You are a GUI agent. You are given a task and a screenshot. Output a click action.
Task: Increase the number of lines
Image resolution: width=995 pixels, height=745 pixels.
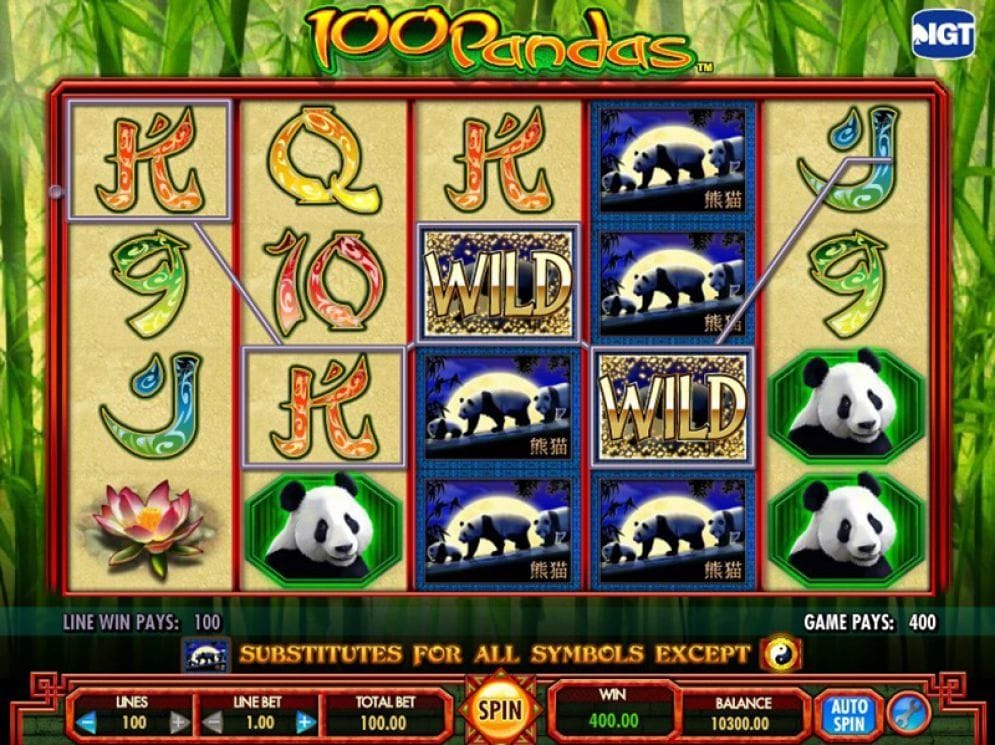click(178, 722)
